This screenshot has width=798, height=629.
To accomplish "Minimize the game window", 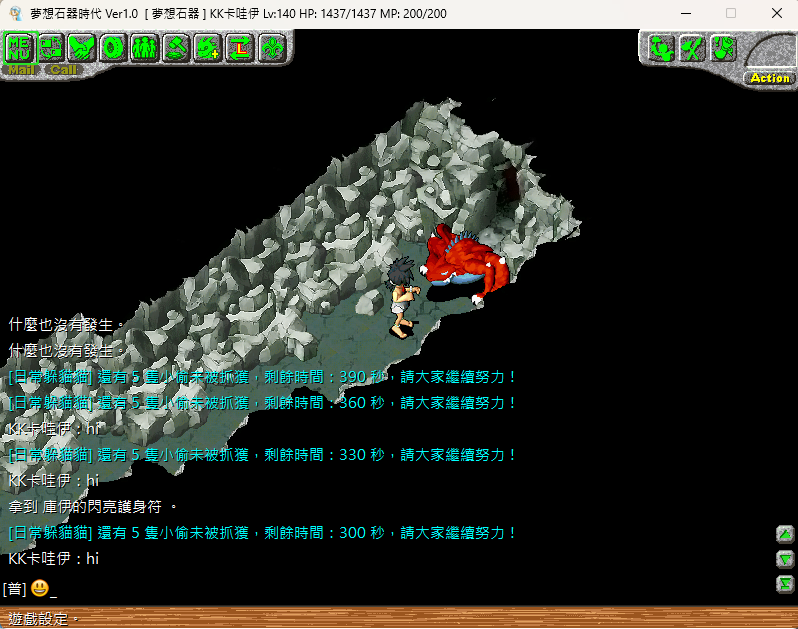I will tap(686, 14).
